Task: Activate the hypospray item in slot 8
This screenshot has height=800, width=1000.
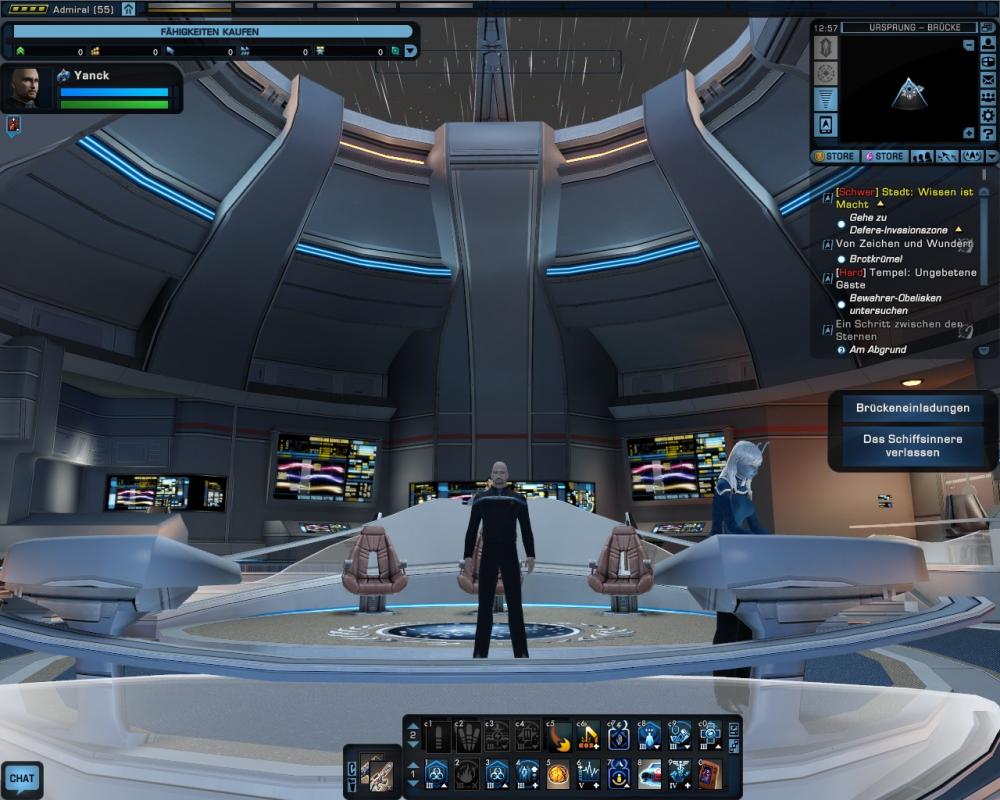Action: point(649,772)
